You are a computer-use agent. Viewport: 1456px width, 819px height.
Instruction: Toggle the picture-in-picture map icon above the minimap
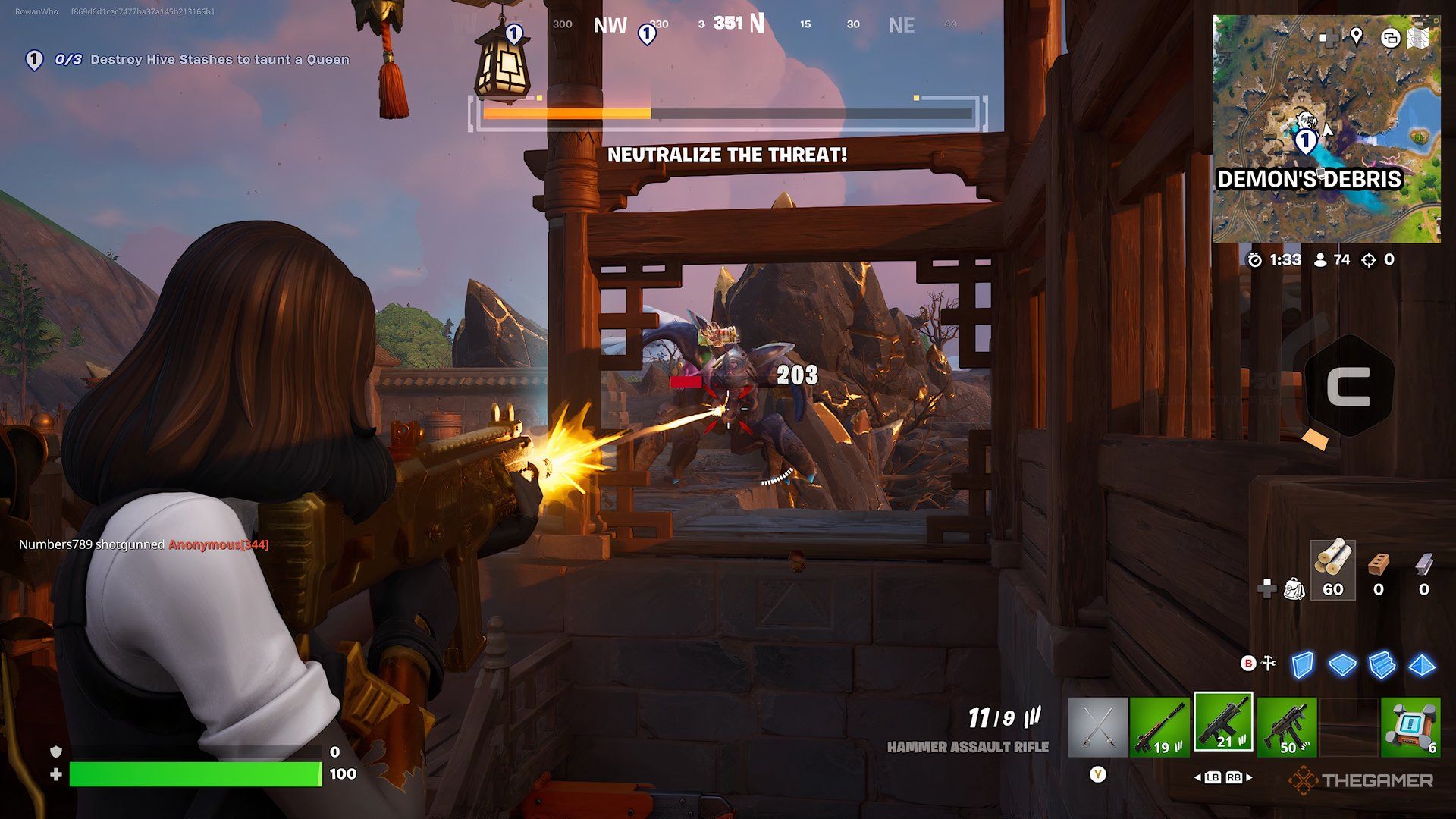pyautogui.click(x=1391, y=39)
